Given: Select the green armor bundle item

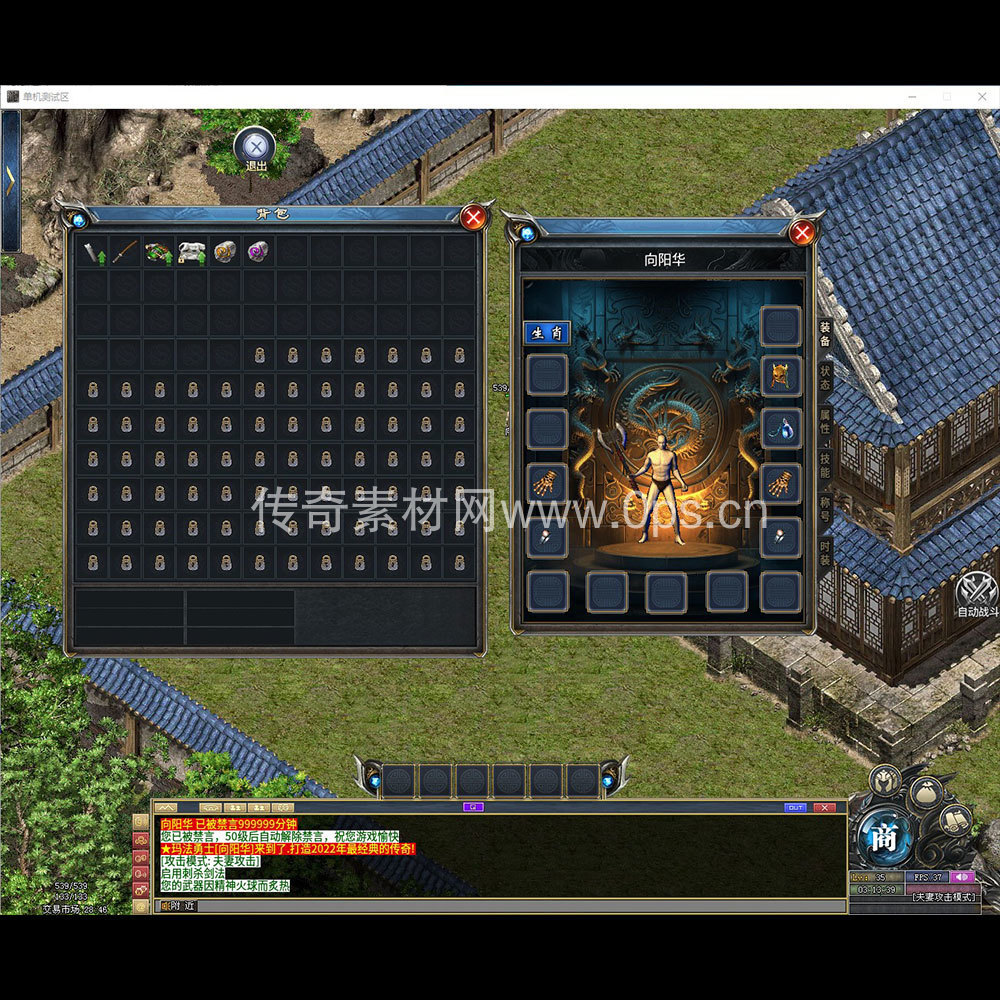Looking at the screenshot, I should point(158,252).
